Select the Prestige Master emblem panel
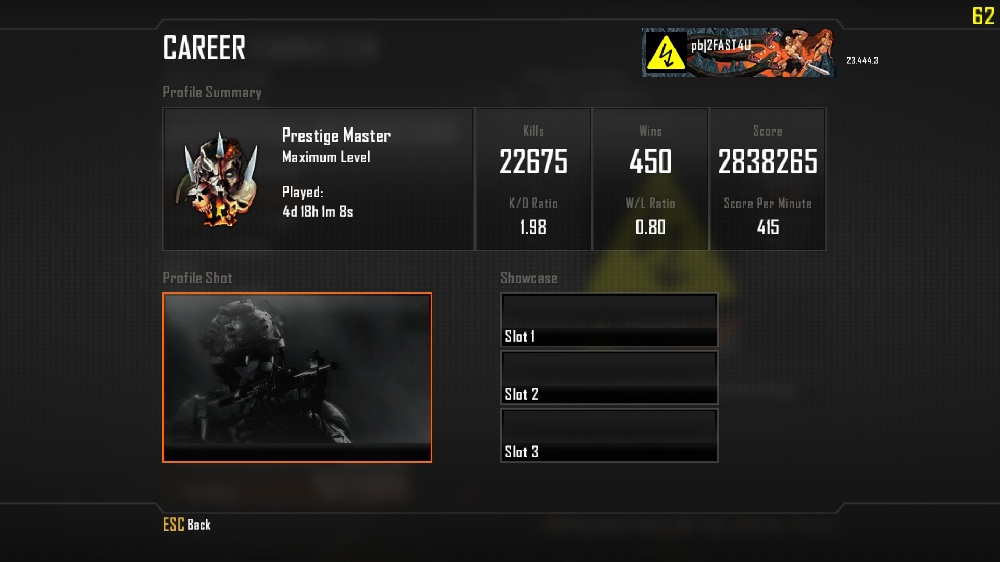 [318, 179]
